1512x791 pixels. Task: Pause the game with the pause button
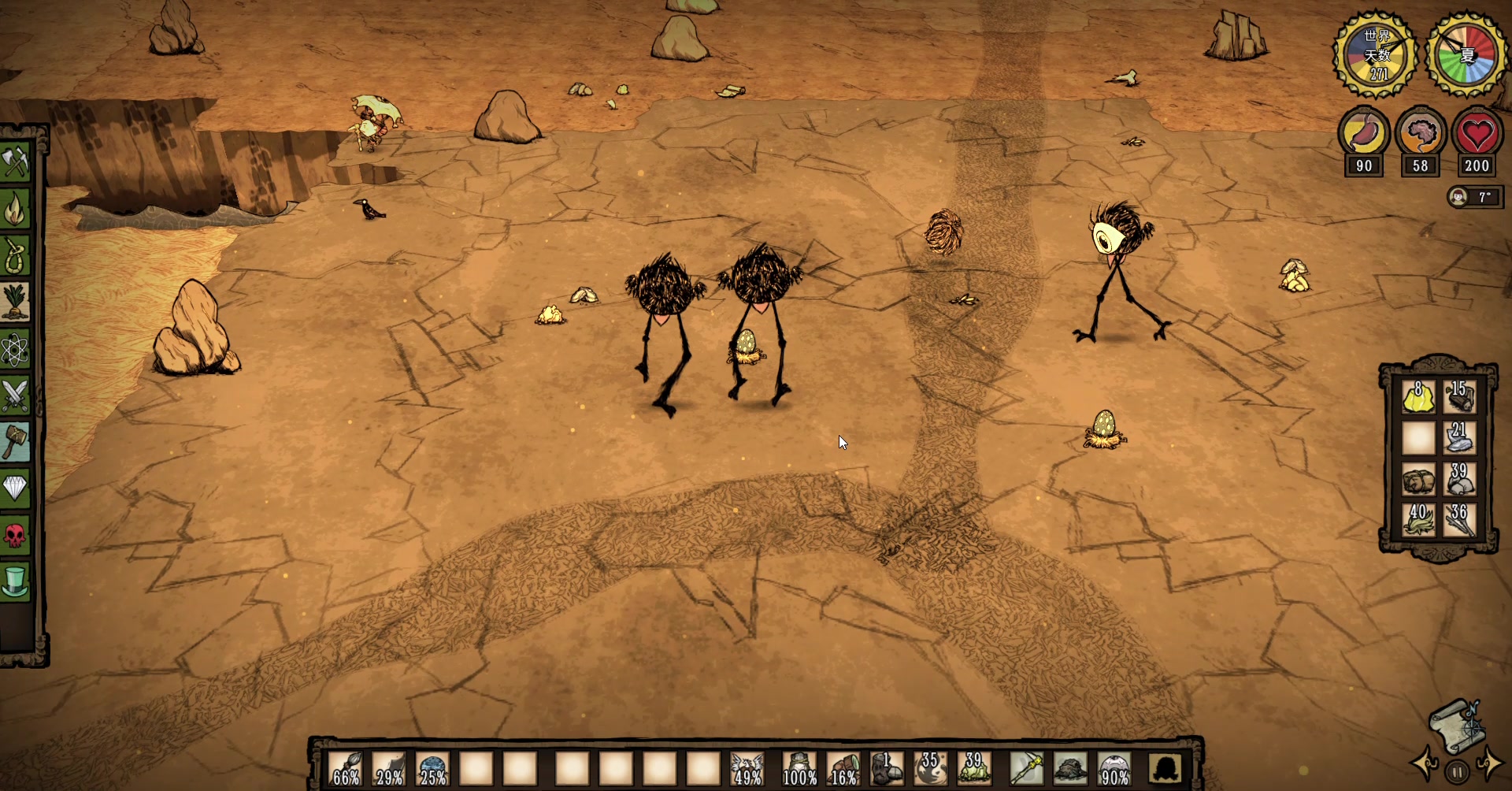[1457, 773]
